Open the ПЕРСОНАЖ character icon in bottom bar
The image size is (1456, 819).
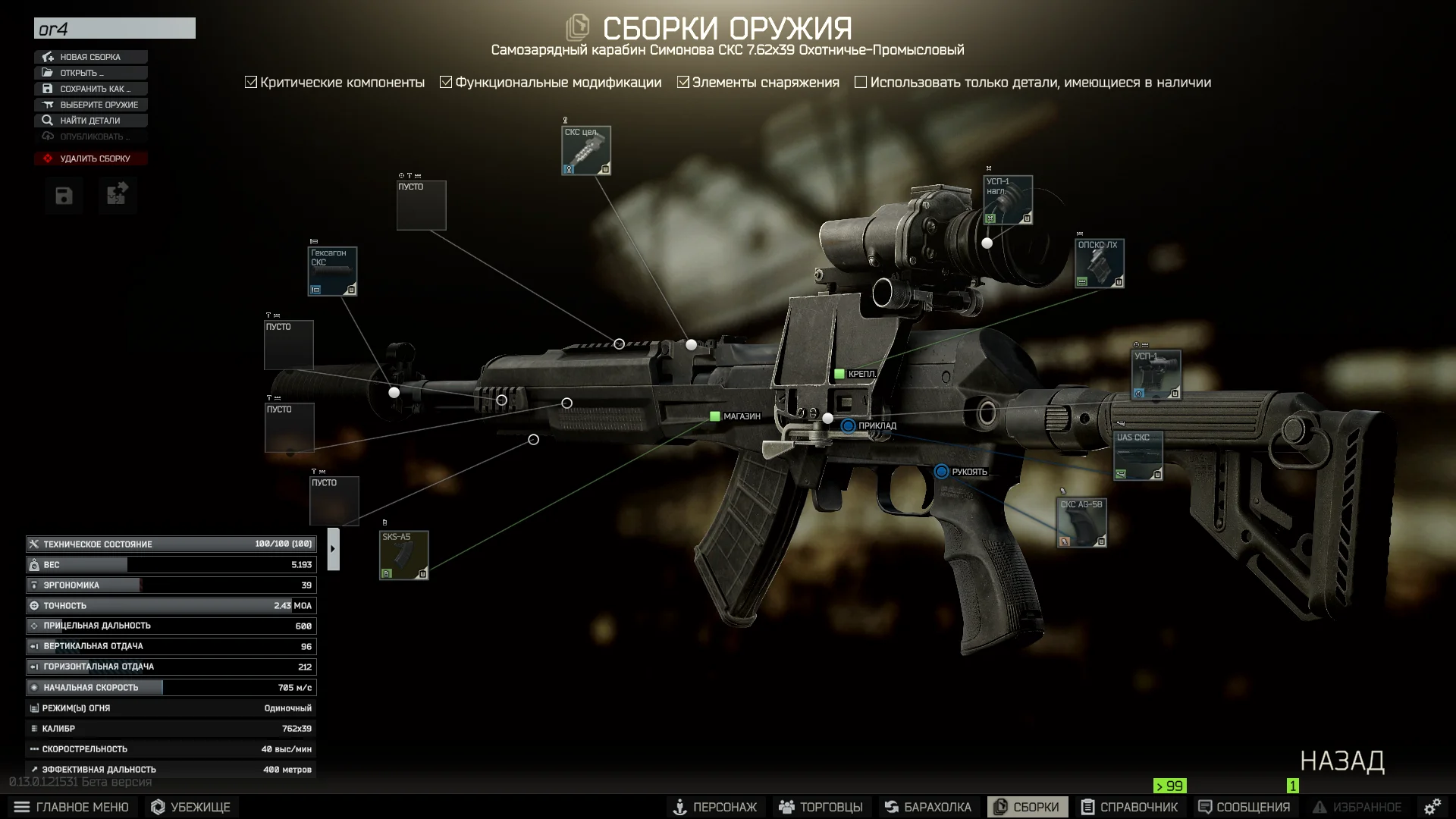[682, 807]
